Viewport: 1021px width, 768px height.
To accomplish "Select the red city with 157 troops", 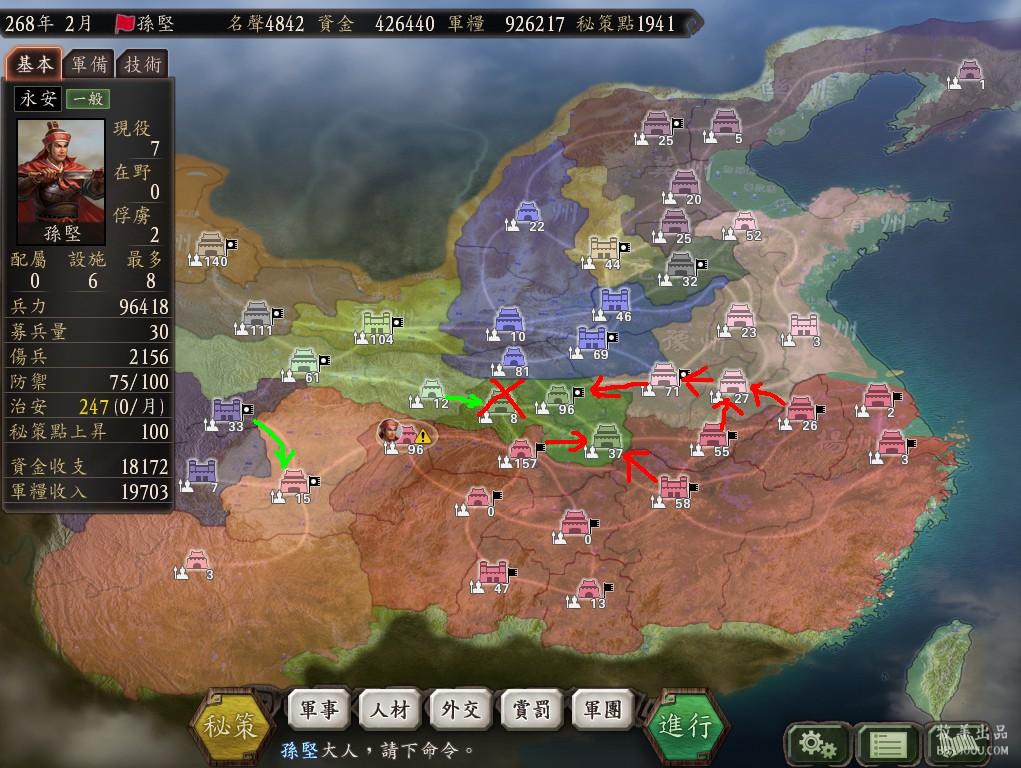I will tap(522, 450).
